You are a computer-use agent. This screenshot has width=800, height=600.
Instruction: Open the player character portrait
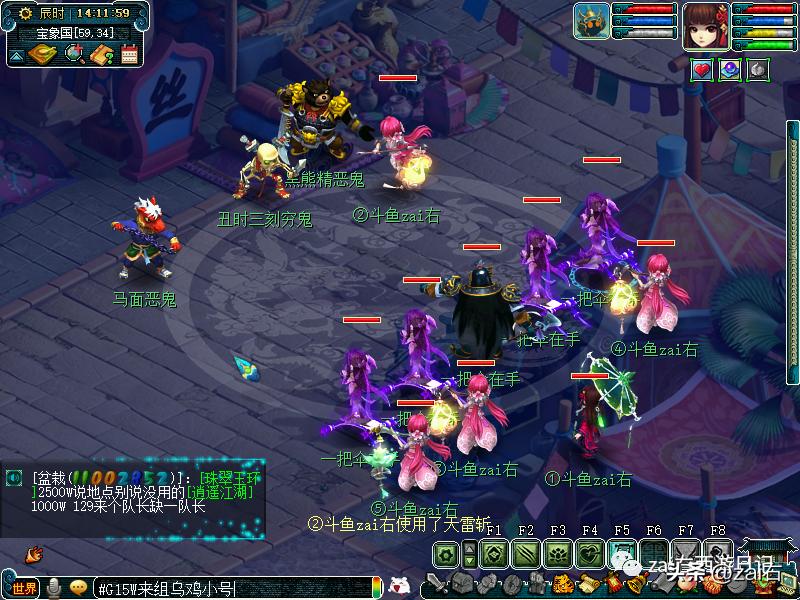(x=705, y=24)
